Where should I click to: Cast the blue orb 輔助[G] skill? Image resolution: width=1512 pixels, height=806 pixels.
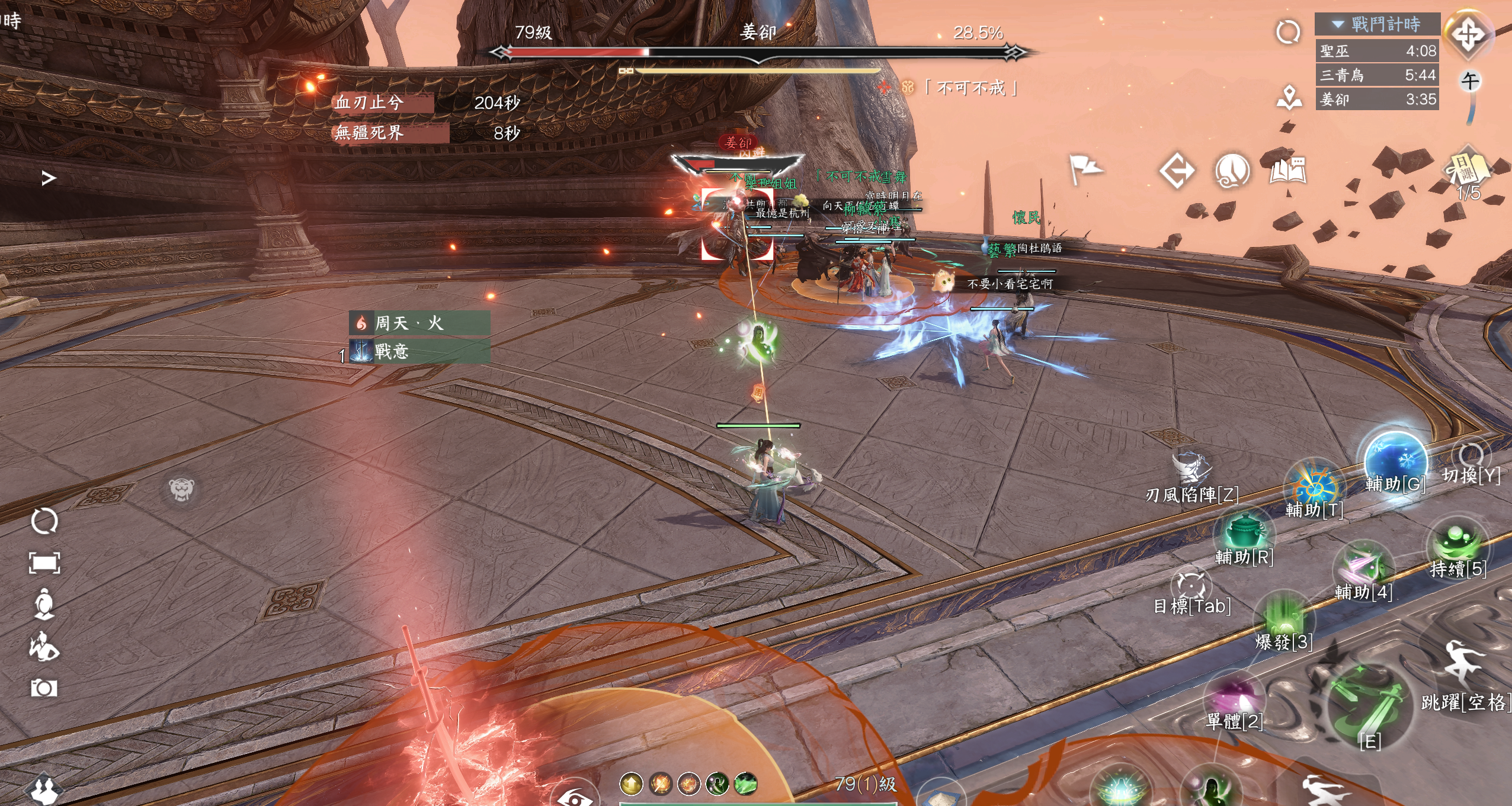point(1394,460)
